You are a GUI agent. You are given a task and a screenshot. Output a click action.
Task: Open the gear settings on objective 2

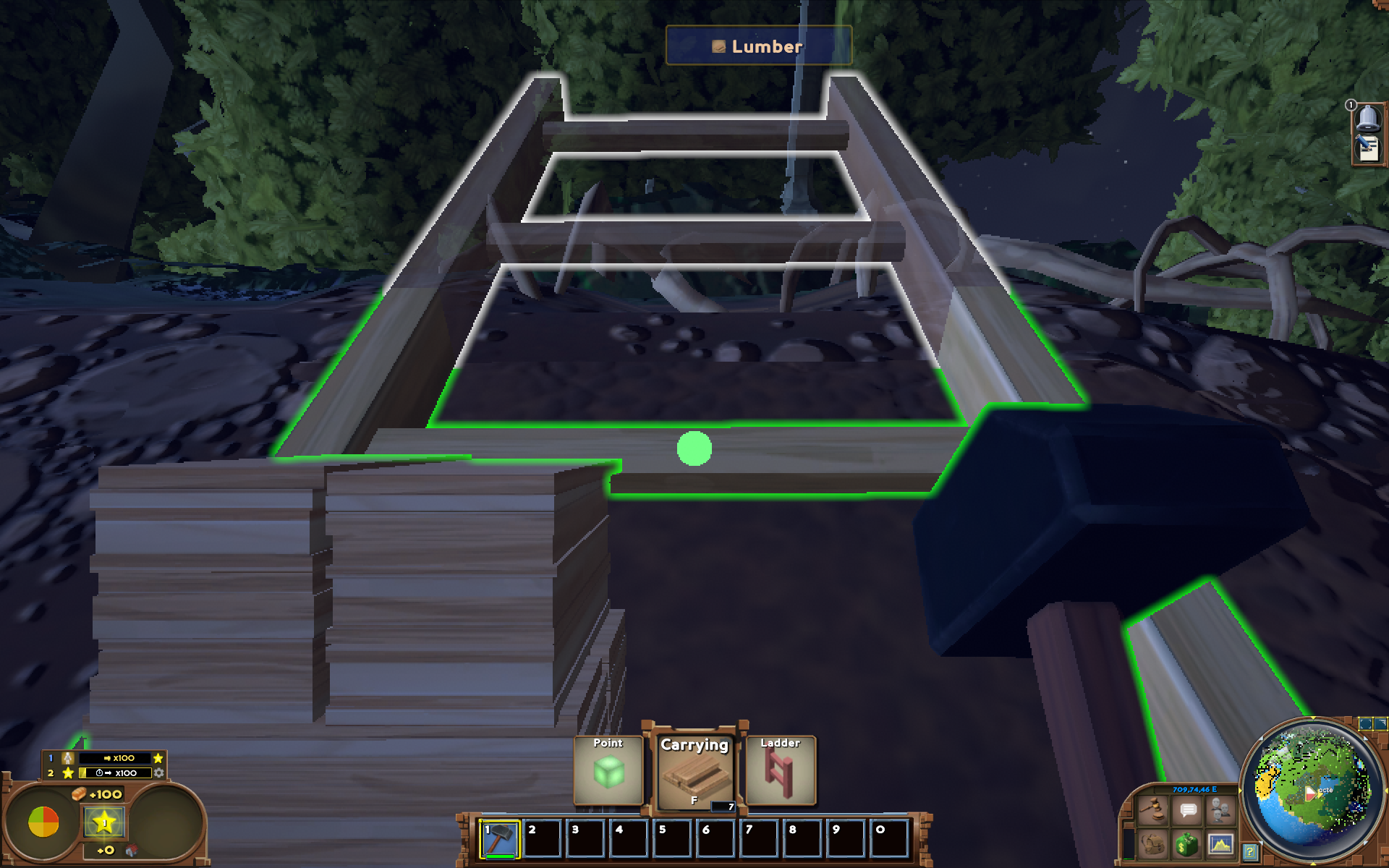coord(158,773)
